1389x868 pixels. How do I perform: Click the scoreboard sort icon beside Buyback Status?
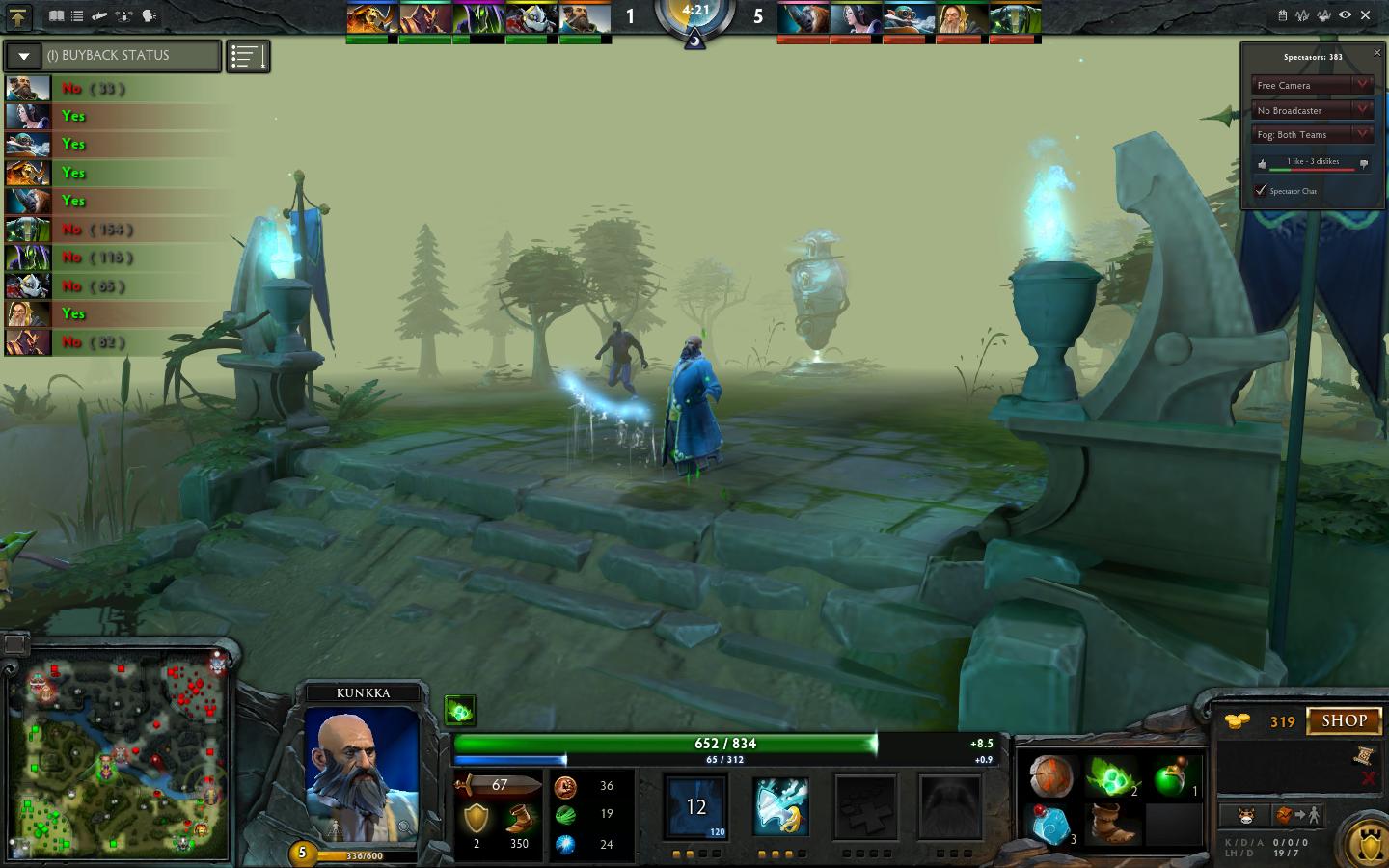pyautogui.click(x=248, y=56)
